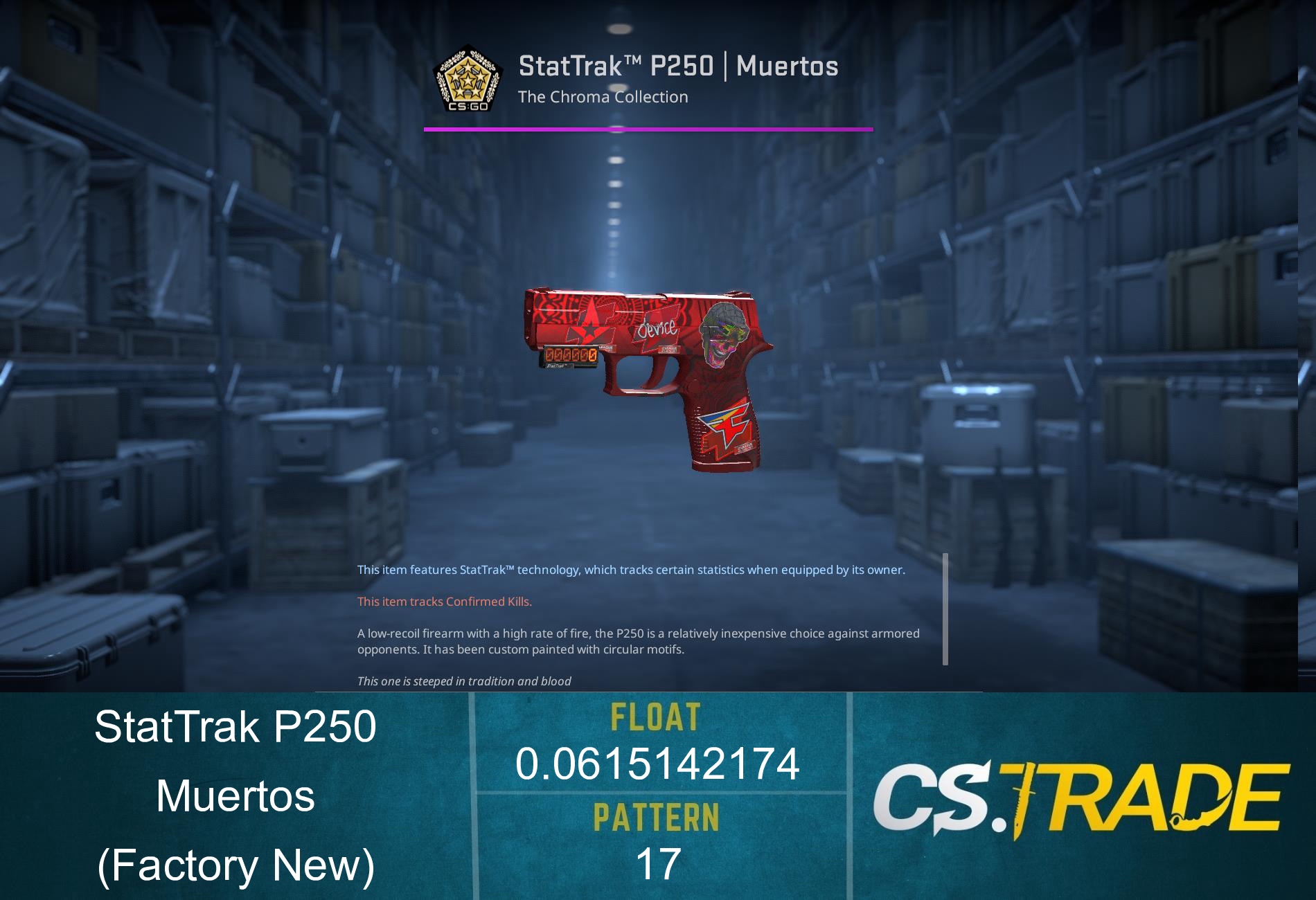Select the FaZe Clan logo sticker on the grip
The height and width of the screenshot is (900, 1316).
(x=726, y=426)
